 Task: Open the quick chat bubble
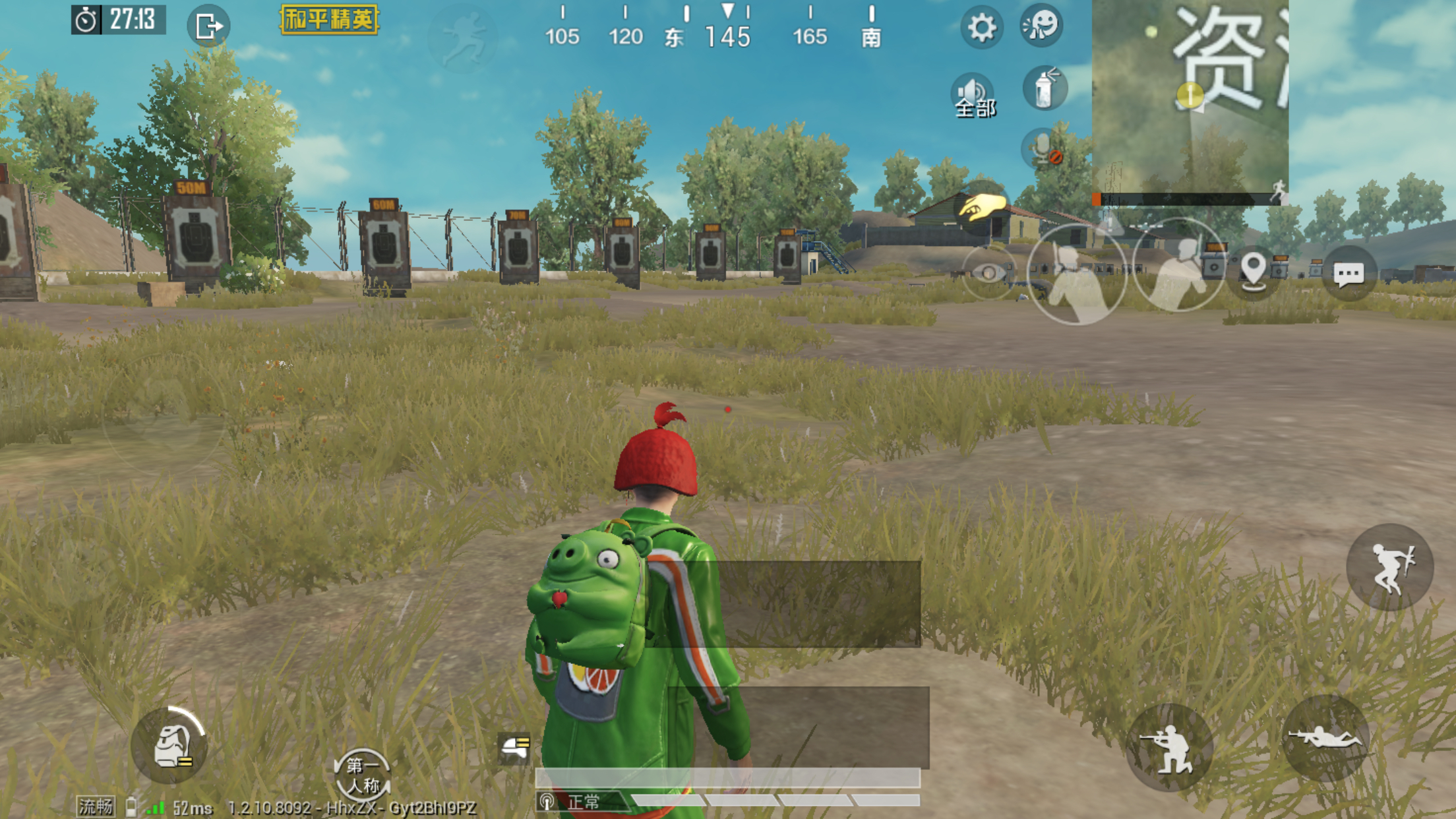pyautogui.click(x=1349, y=273)
